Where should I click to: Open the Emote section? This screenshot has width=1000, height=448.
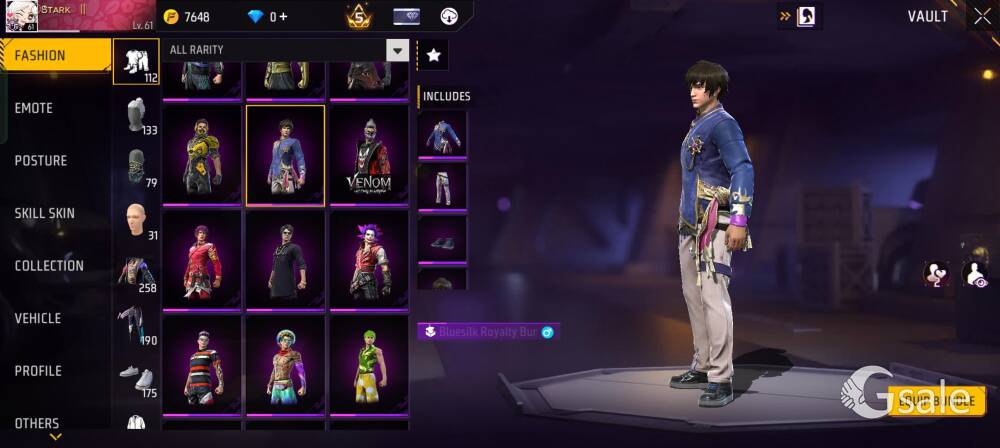point(34,108)
